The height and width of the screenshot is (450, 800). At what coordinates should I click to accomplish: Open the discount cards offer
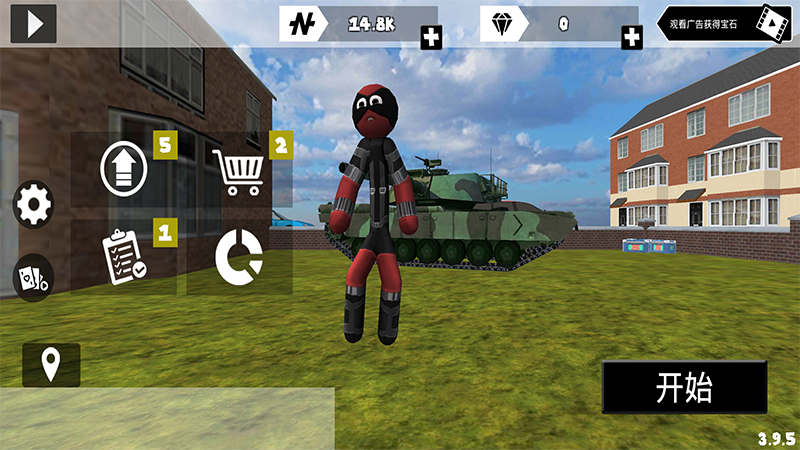coord(33,278)
